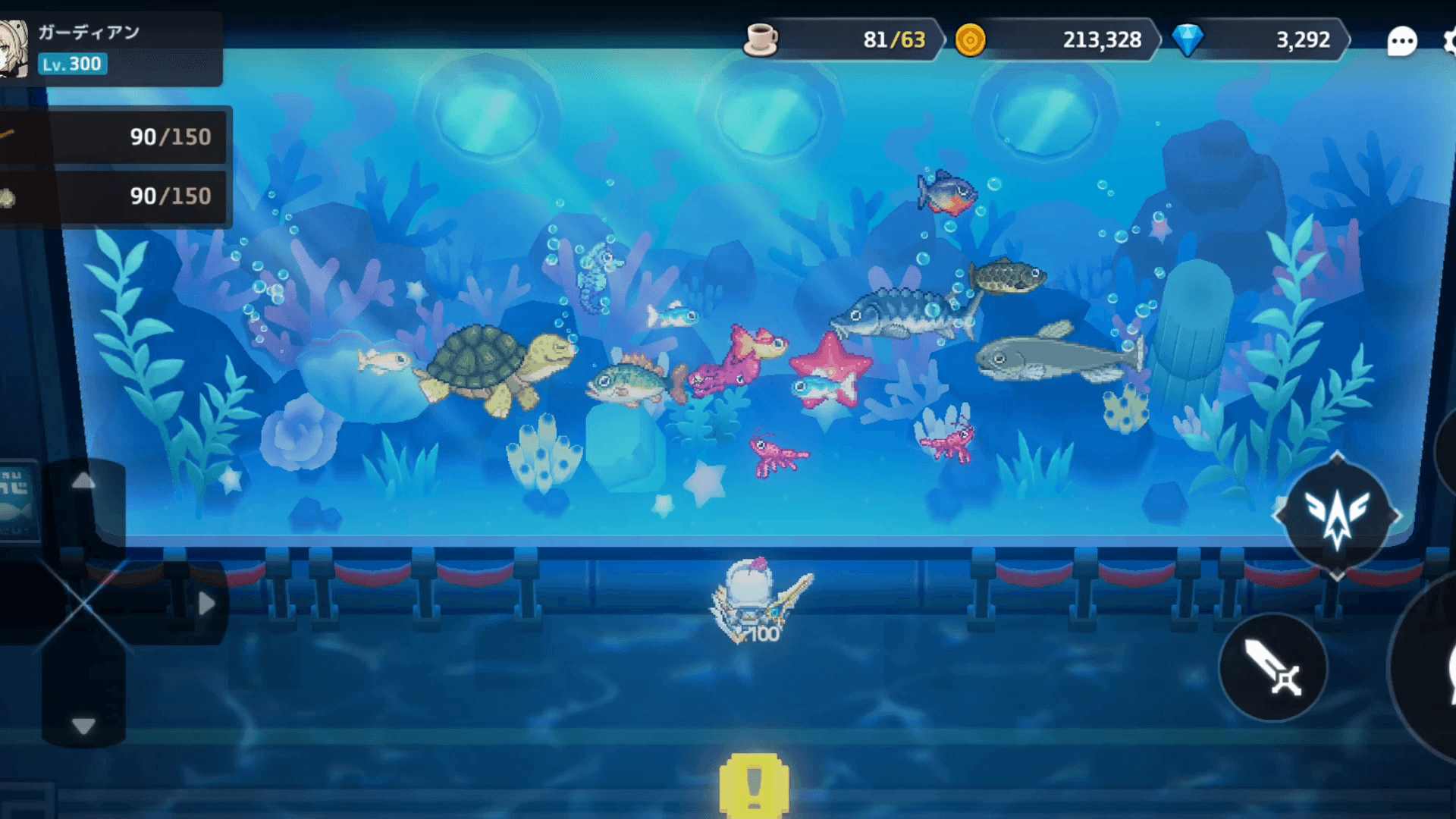The height and width of the screenshot is (819, 1456).
Task: Open the chat speech bubble
Action: tap(1401, 41)
